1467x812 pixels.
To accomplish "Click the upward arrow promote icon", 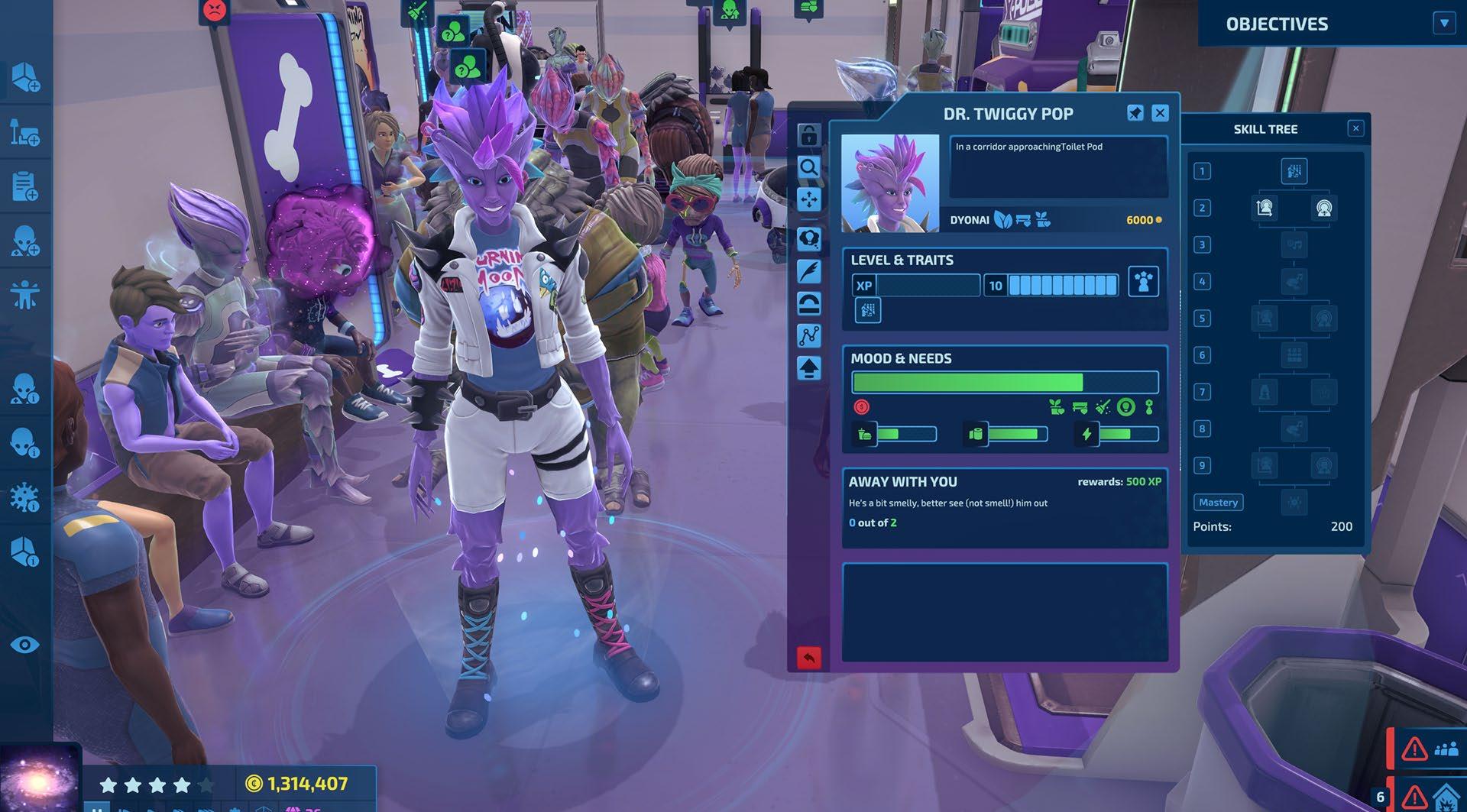I will pyautogui.click(x=808, y=368).
